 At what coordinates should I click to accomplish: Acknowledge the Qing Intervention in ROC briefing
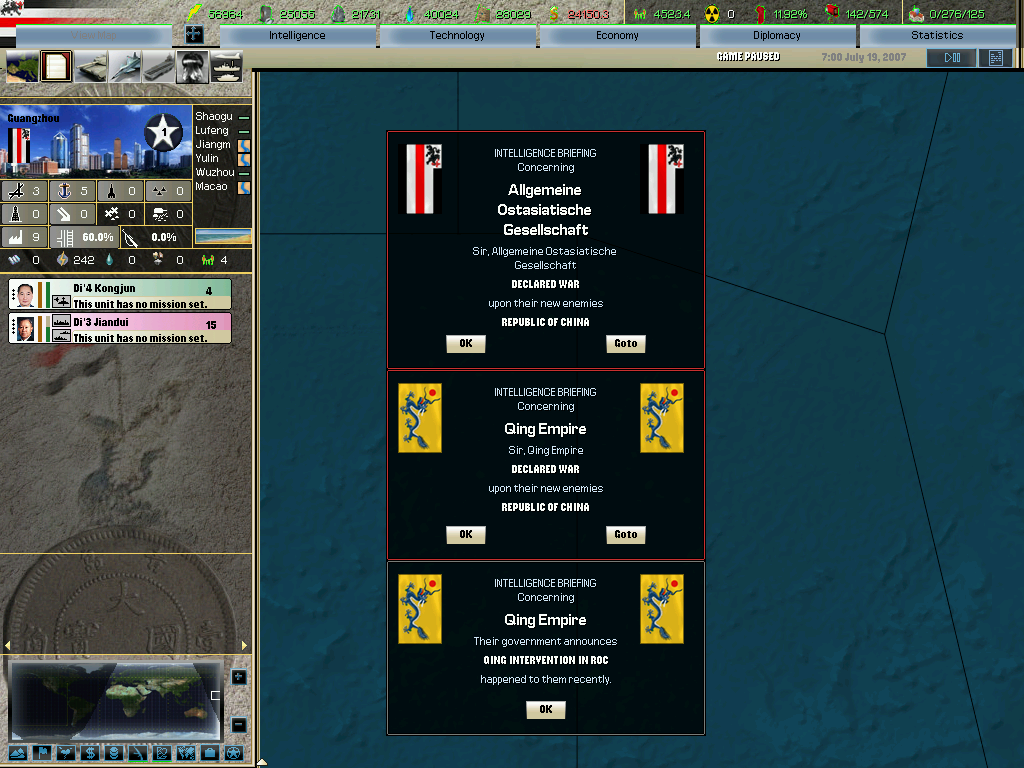click(x=545, y=710)
